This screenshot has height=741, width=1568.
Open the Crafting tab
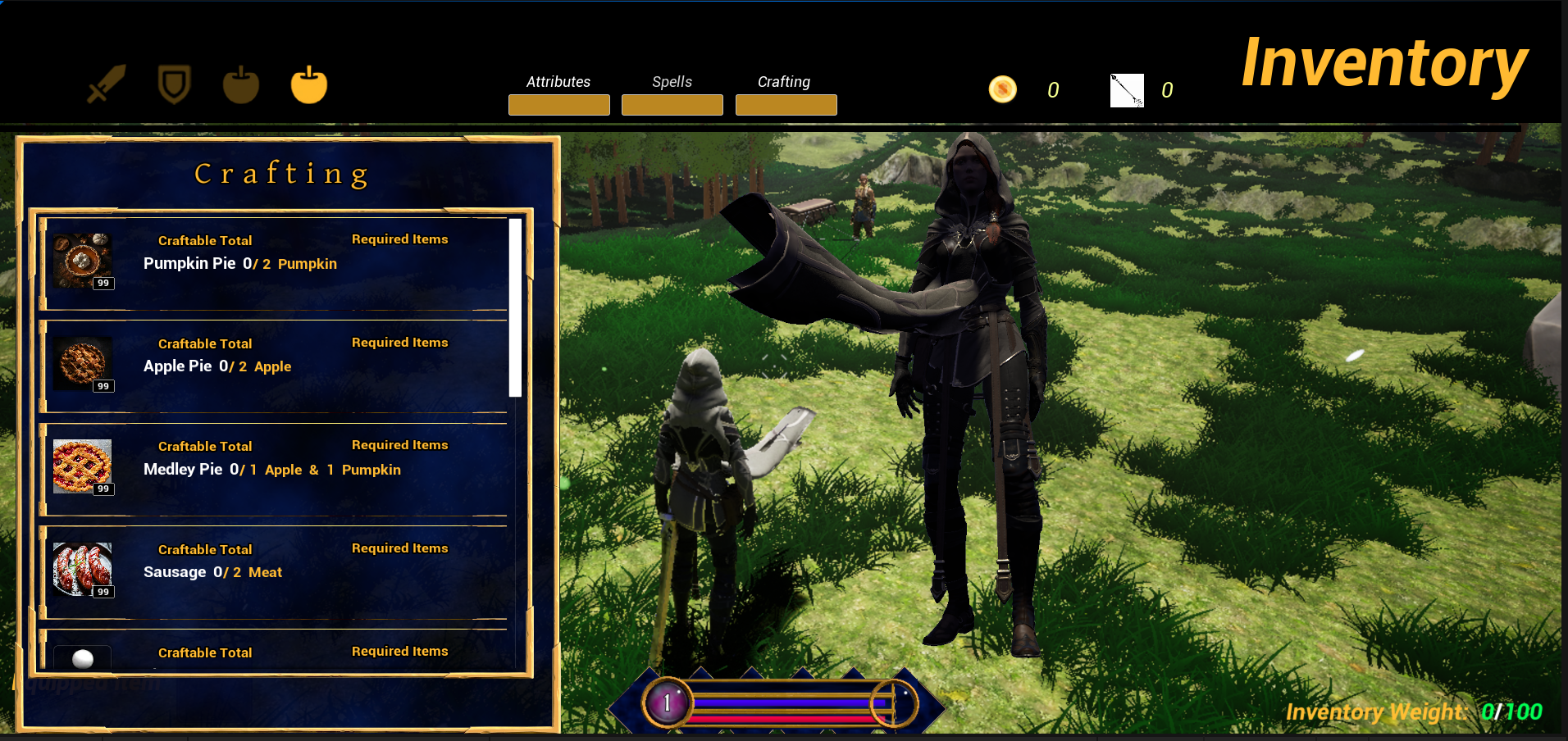click(786, 104)
